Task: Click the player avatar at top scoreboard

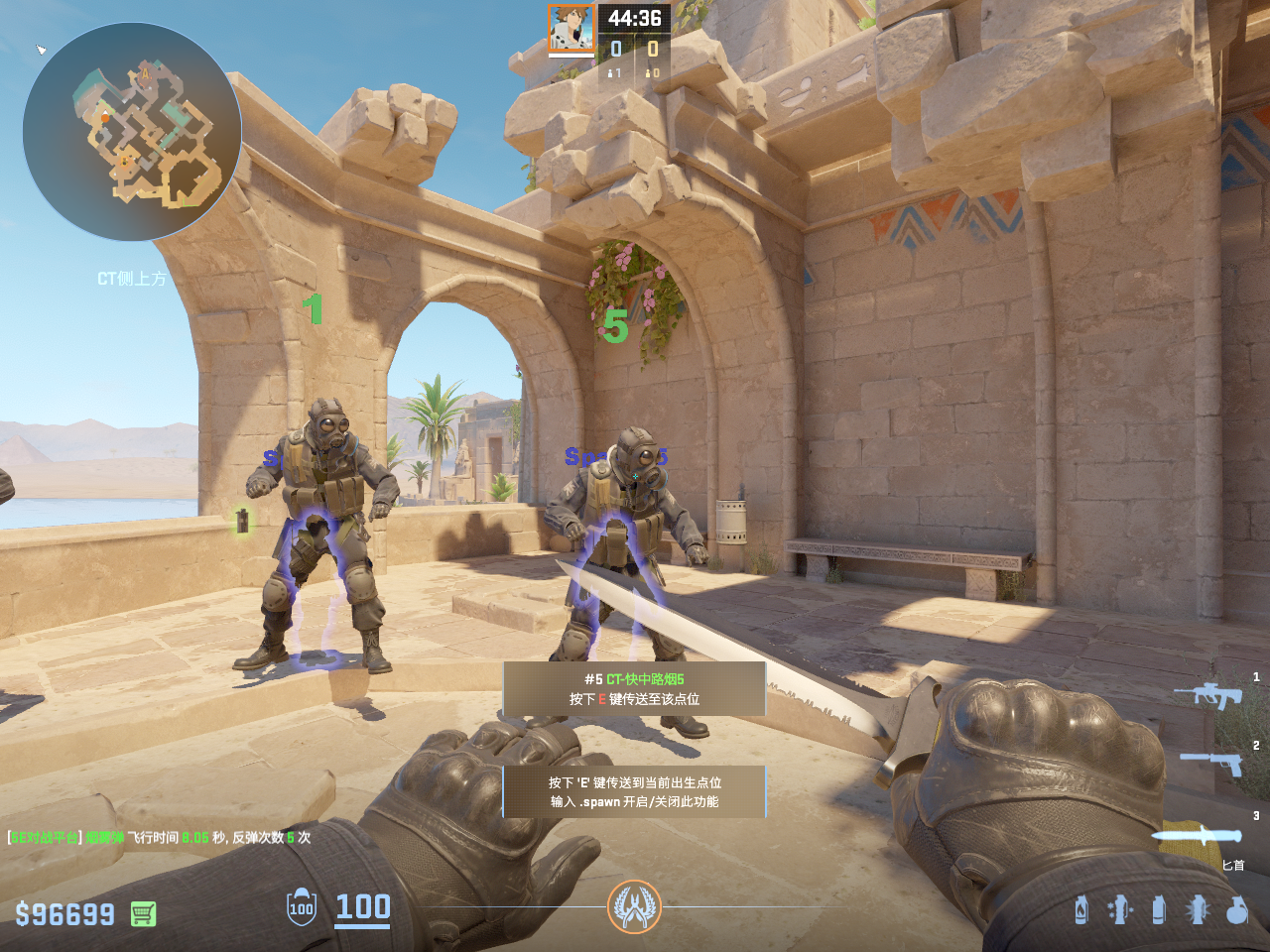Action: [571, 28]
